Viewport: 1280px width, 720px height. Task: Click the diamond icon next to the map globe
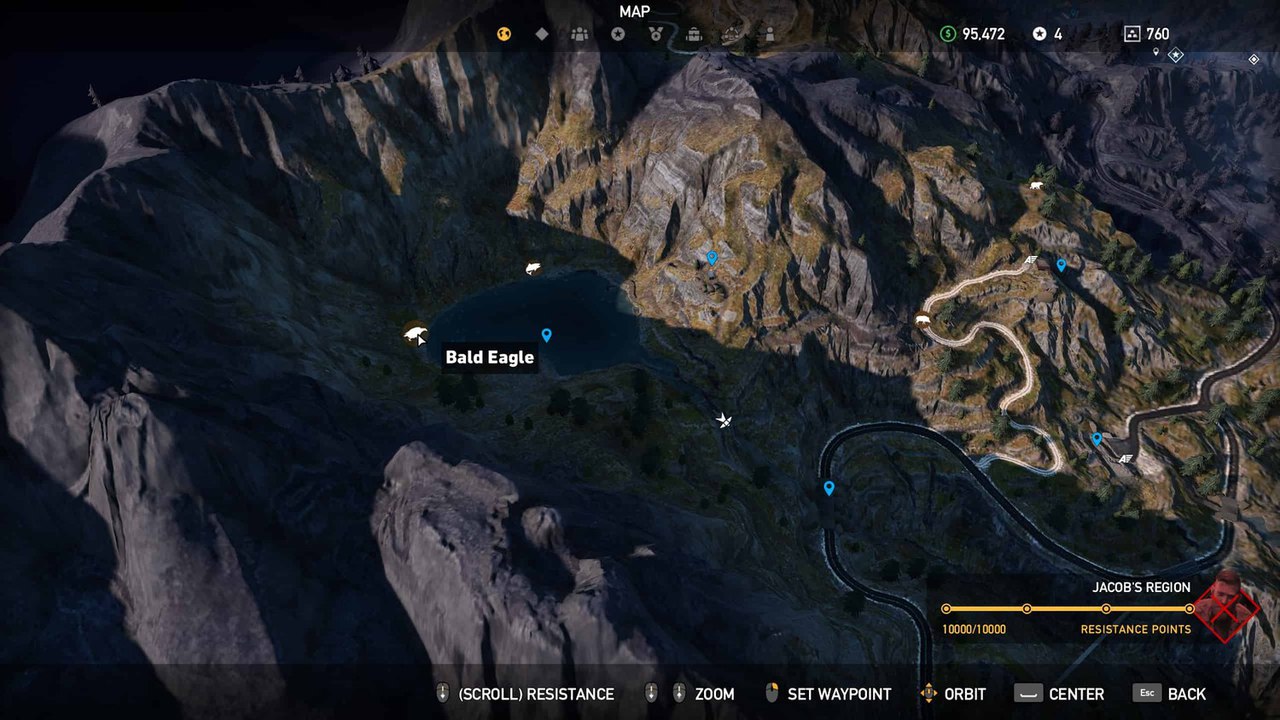541,33
